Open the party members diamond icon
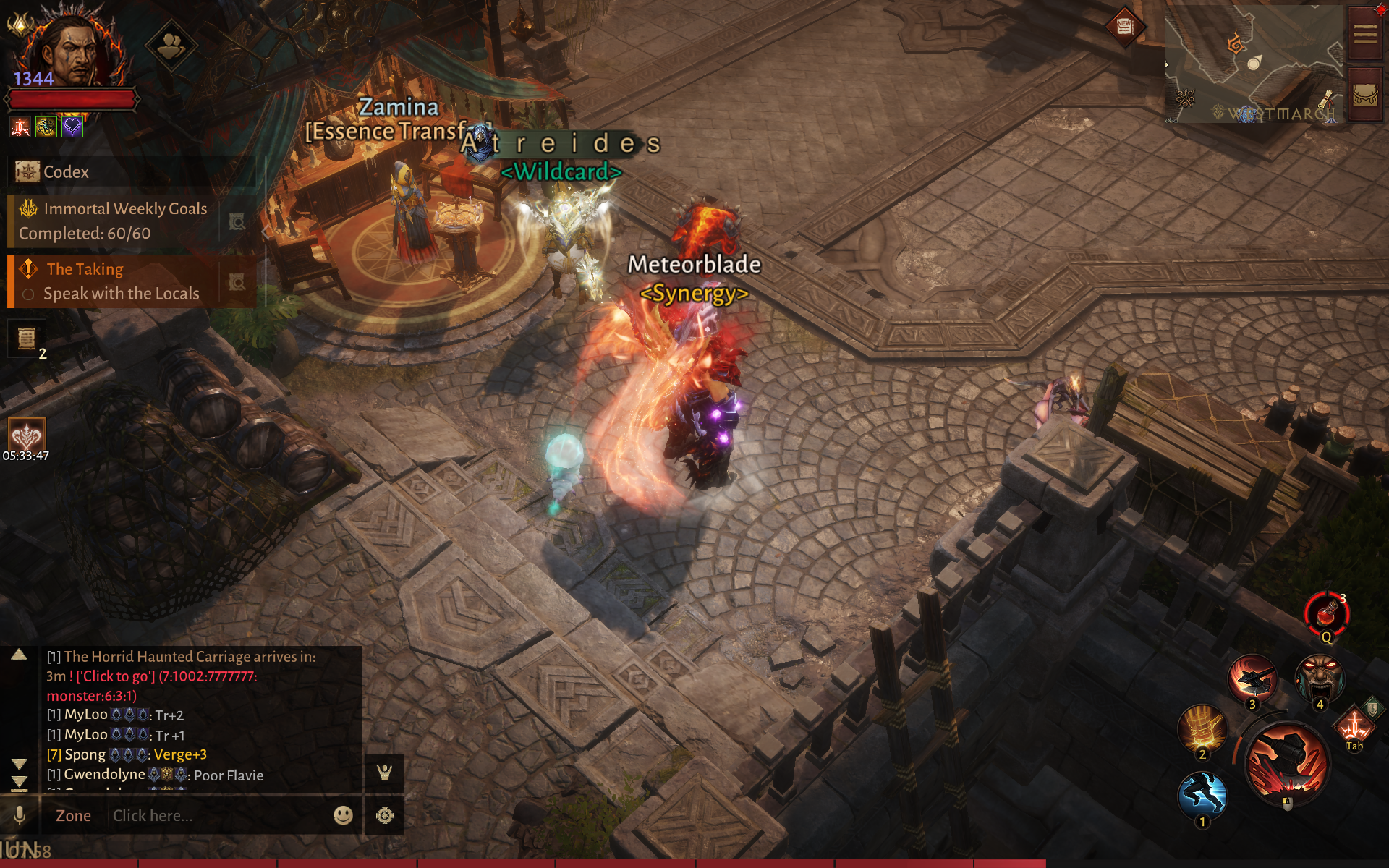1389x868 pixels. [171, 47]
